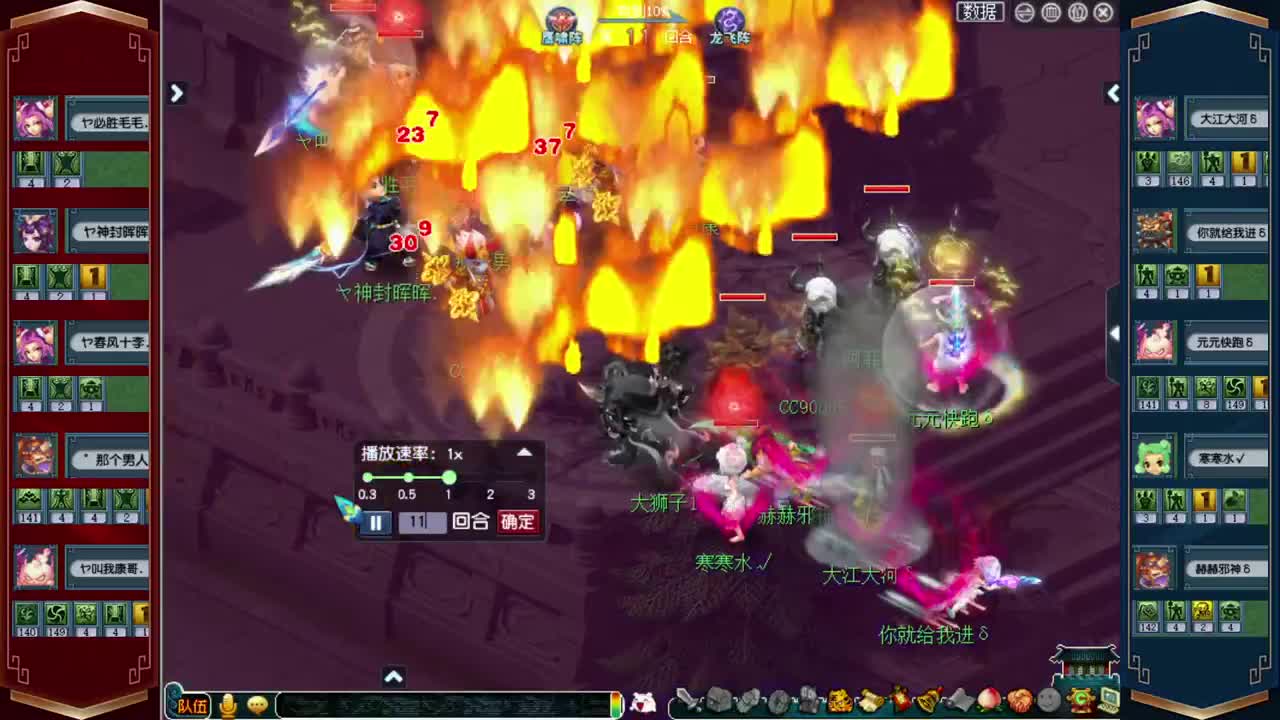Pause the battle replay playback
The width and height of the screenshot is (1280, 720).
coord(376,521)
